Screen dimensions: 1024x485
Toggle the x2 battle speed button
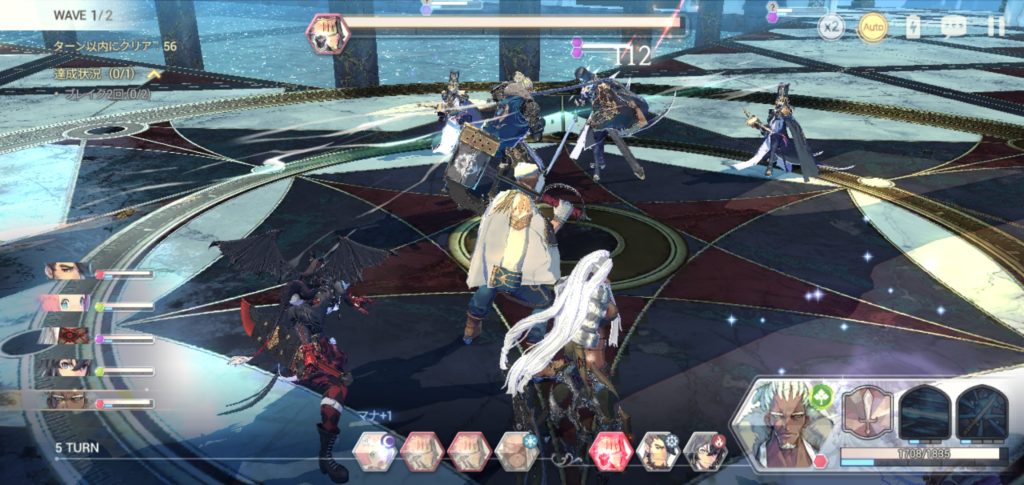[x=832, y=27]
